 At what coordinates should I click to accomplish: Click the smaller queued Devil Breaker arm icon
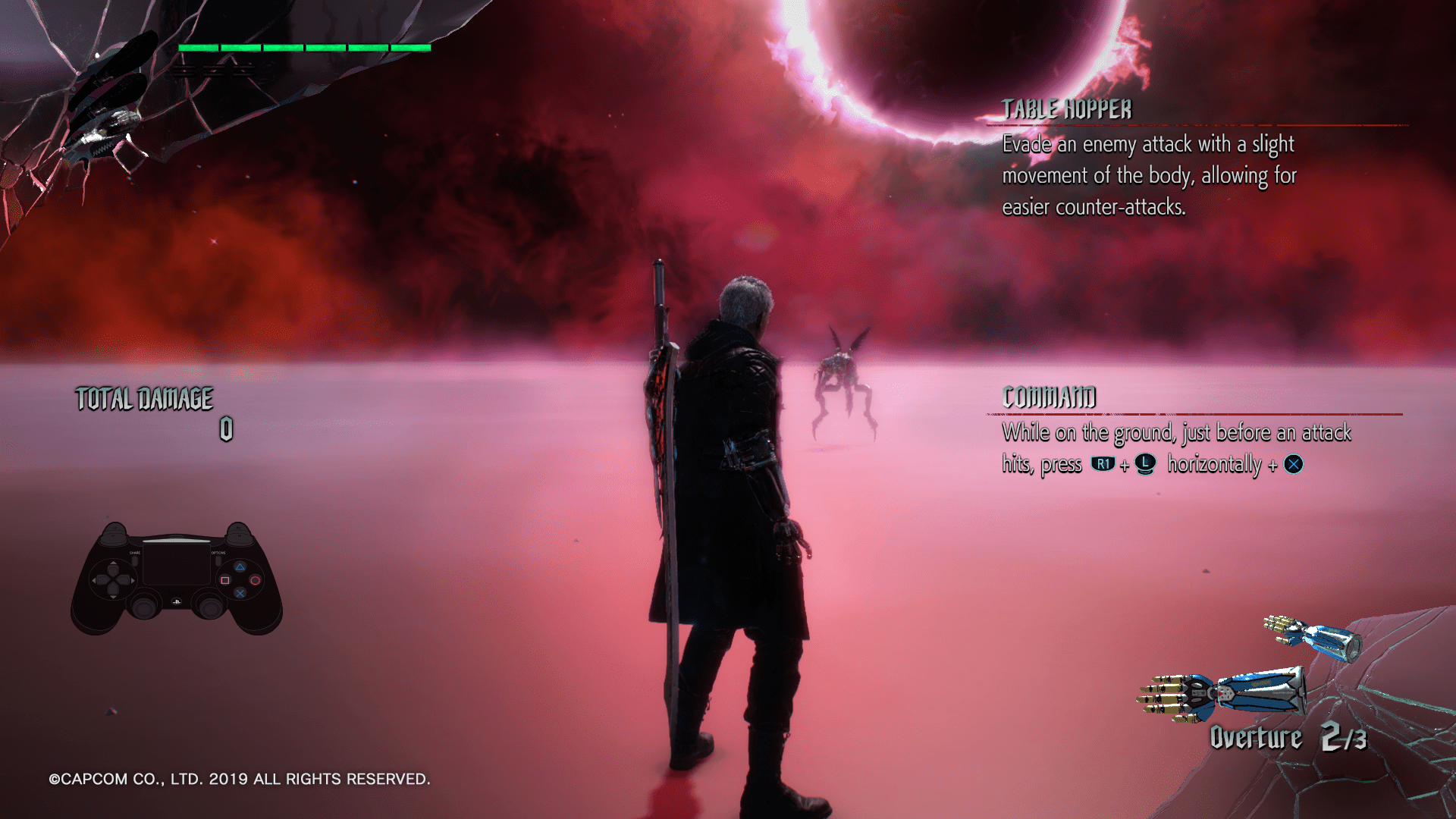(1313, 636)
